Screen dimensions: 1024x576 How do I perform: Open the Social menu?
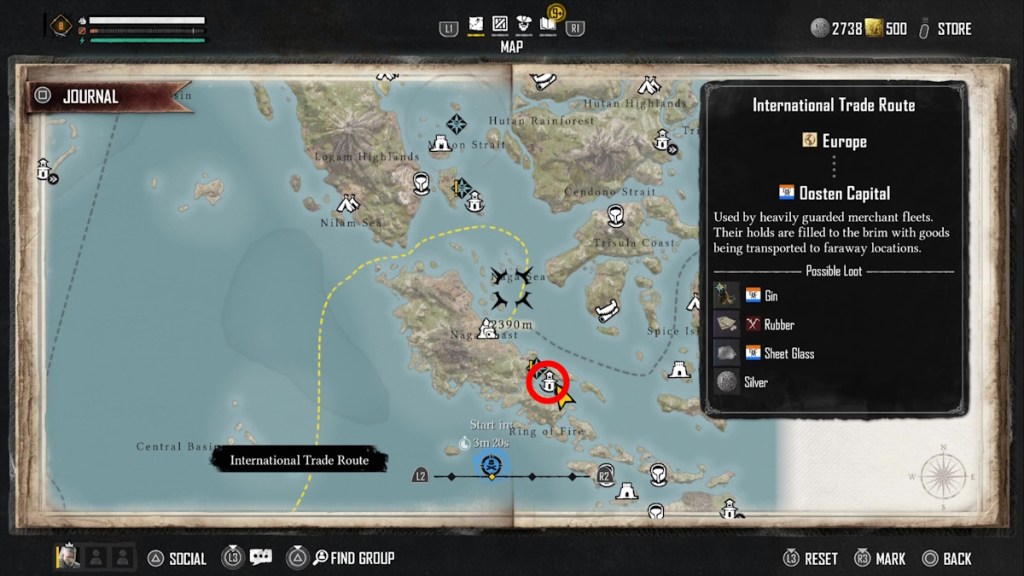click(187, 559)
